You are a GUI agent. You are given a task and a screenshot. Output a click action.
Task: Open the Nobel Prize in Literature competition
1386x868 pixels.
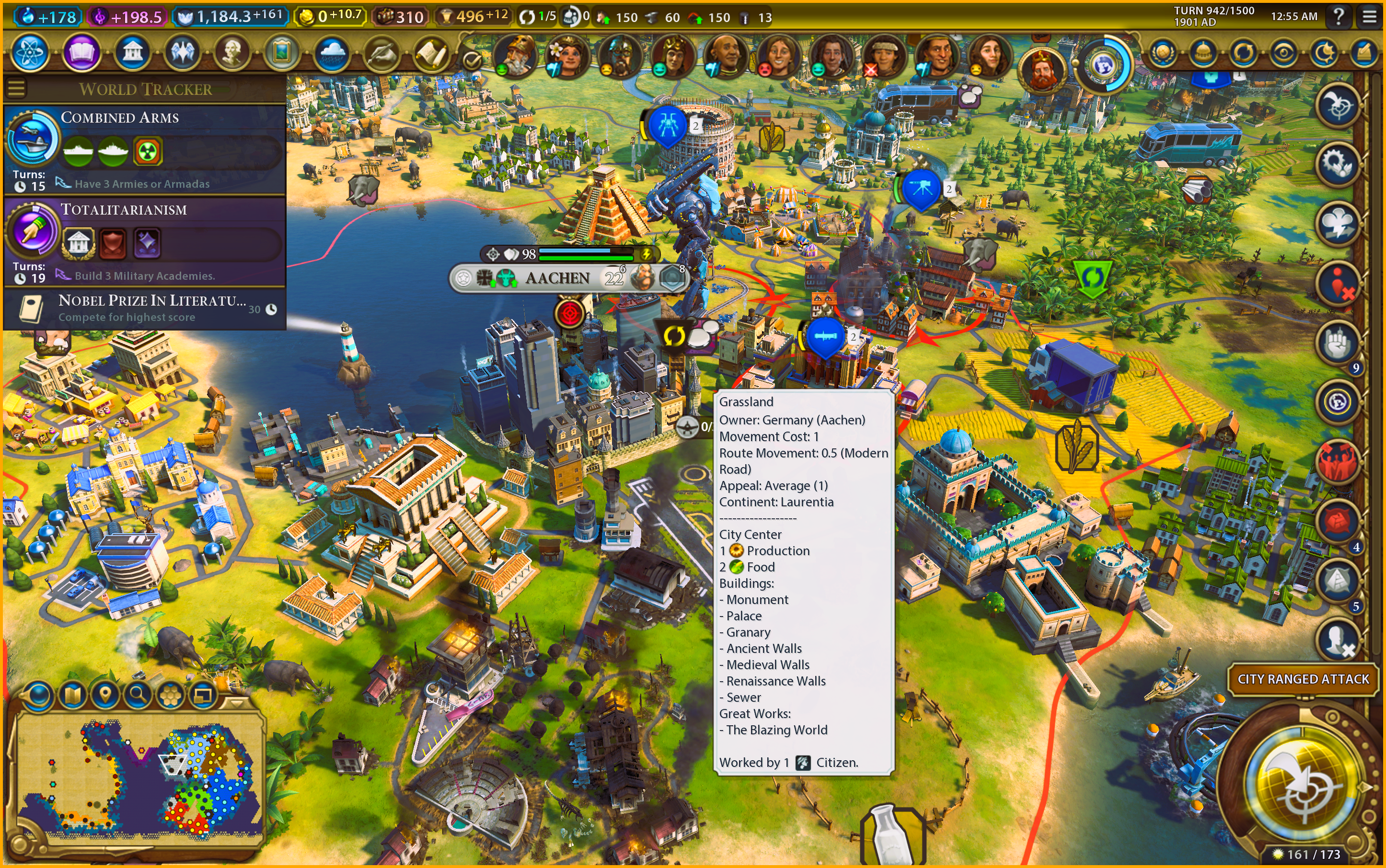click(145, 308)
